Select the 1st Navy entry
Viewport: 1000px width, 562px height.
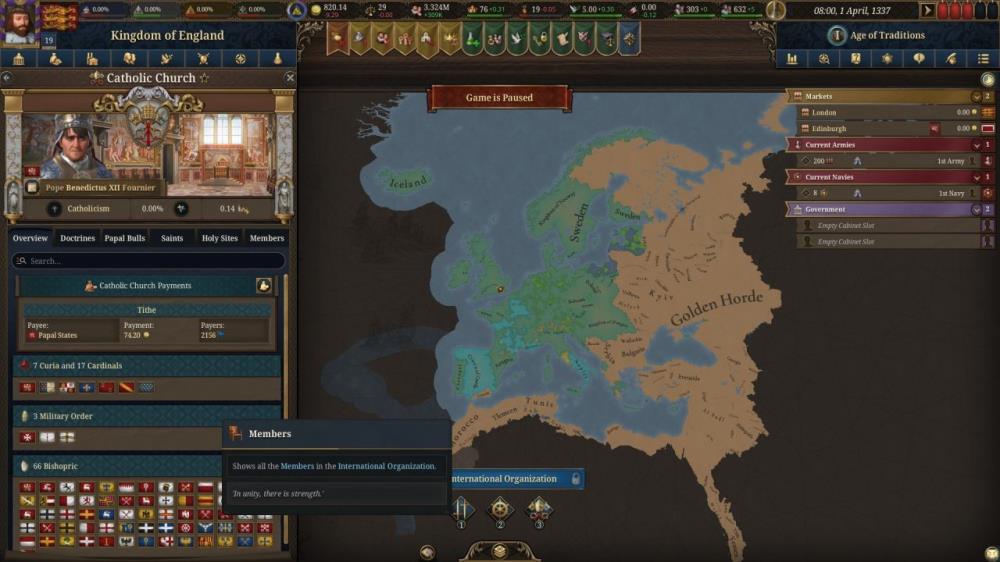click(x=890, y=193)
